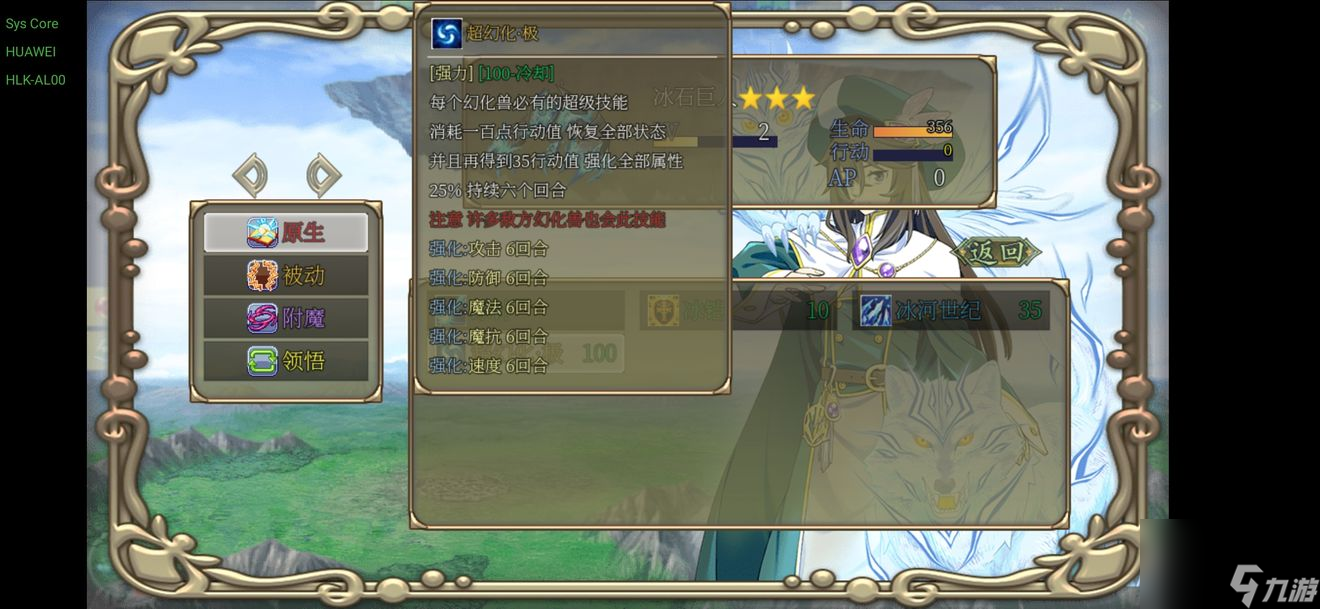Go to the next creature with right arrow
Screen dimensions: 1320x609
point(323,176)
